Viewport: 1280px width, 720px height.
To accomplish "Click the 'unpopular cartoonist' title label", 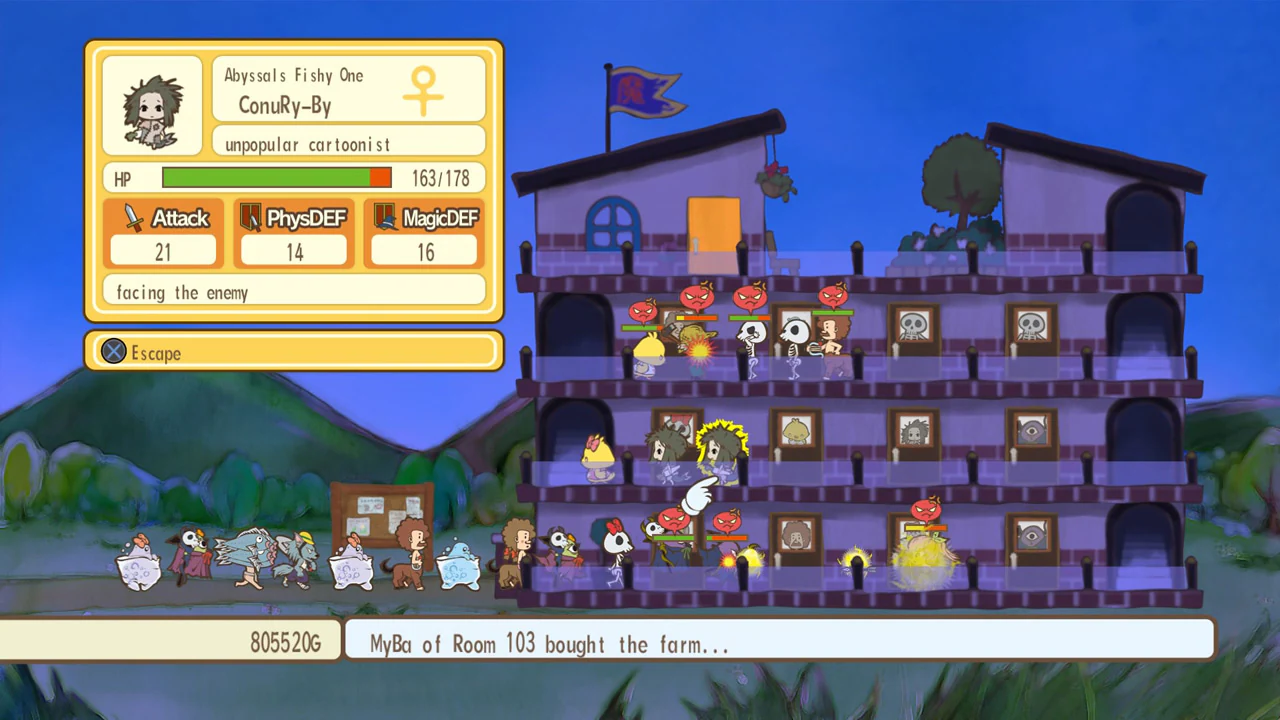I will click(307, 144).
